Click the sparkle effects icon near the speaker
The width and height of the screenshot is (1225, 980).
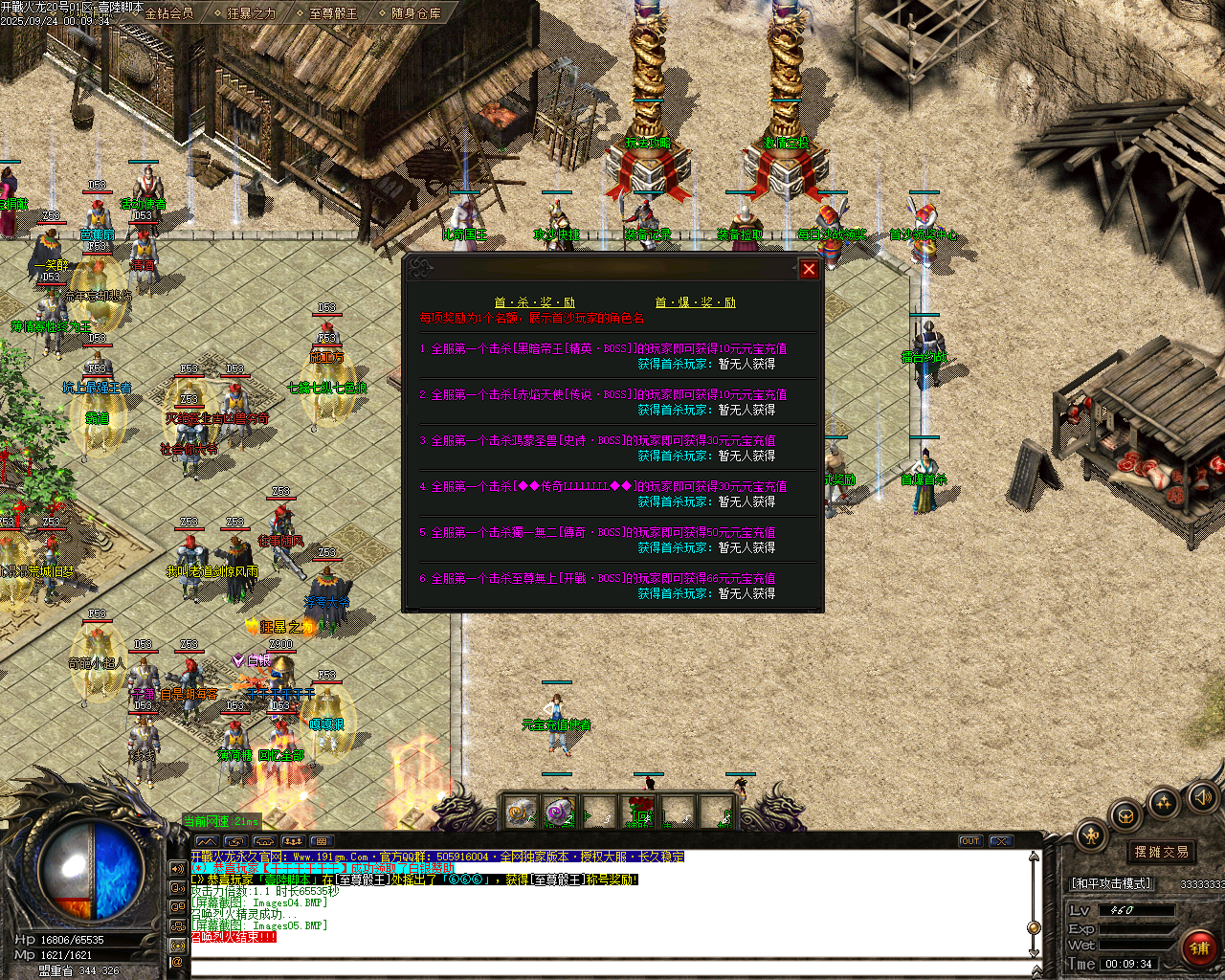tap(1163, 804)
